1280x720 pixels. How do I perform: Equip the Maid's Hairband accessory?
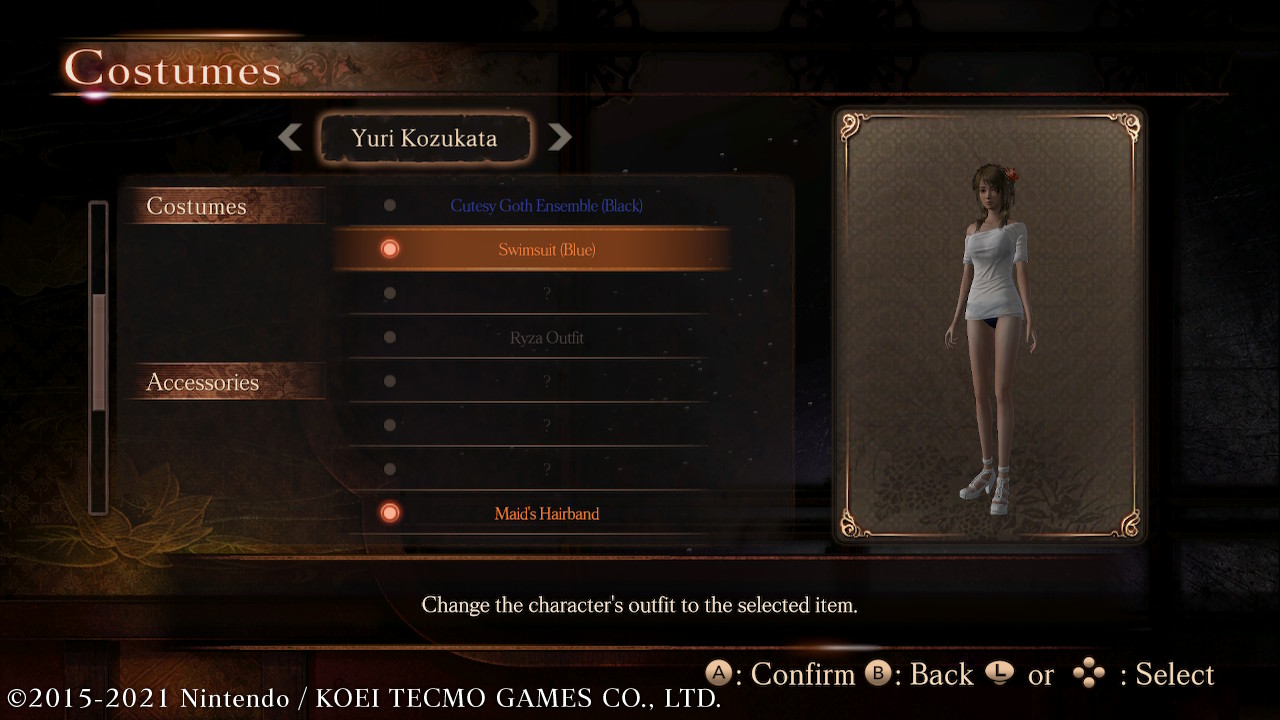coord(546,514)
